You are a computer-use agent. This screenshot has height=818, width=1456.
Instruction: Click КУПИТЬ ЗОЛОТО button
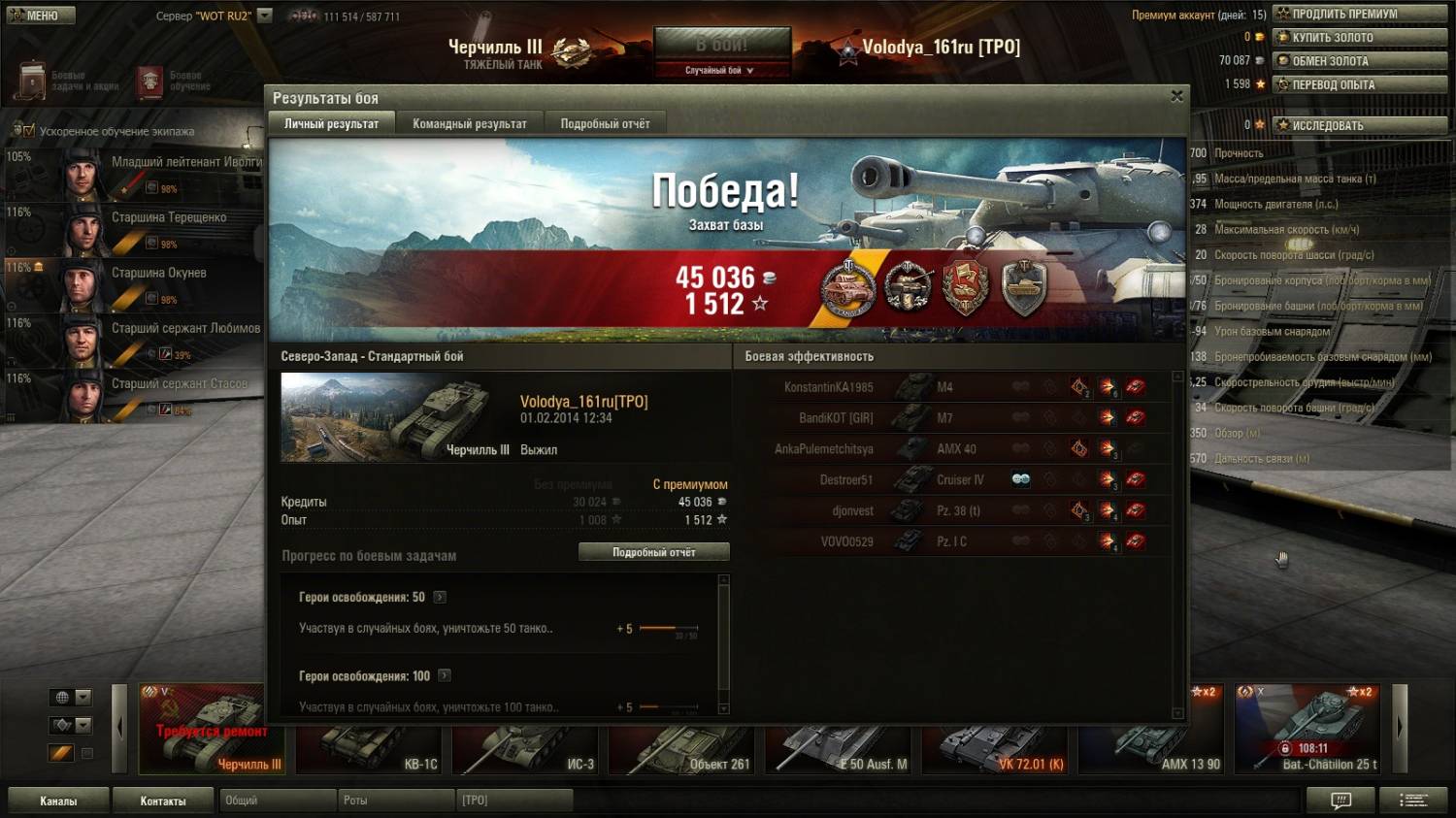coord(1362,37)
